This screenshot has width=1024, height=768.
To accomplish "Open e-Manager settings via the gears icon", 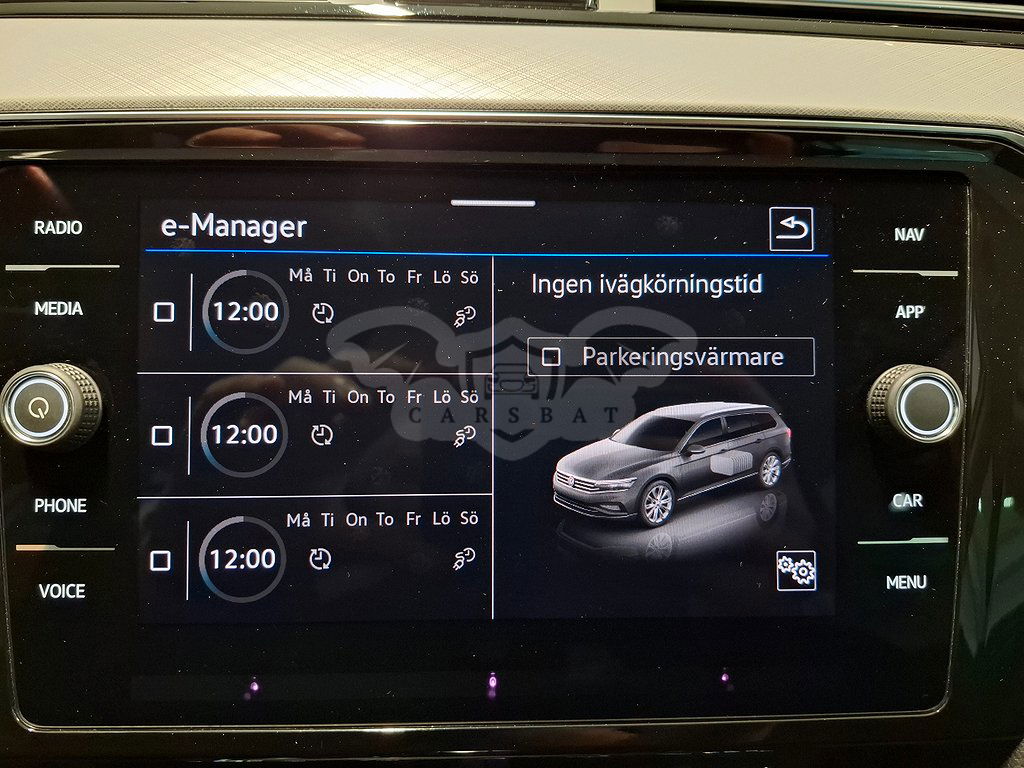I will (796, 570).
